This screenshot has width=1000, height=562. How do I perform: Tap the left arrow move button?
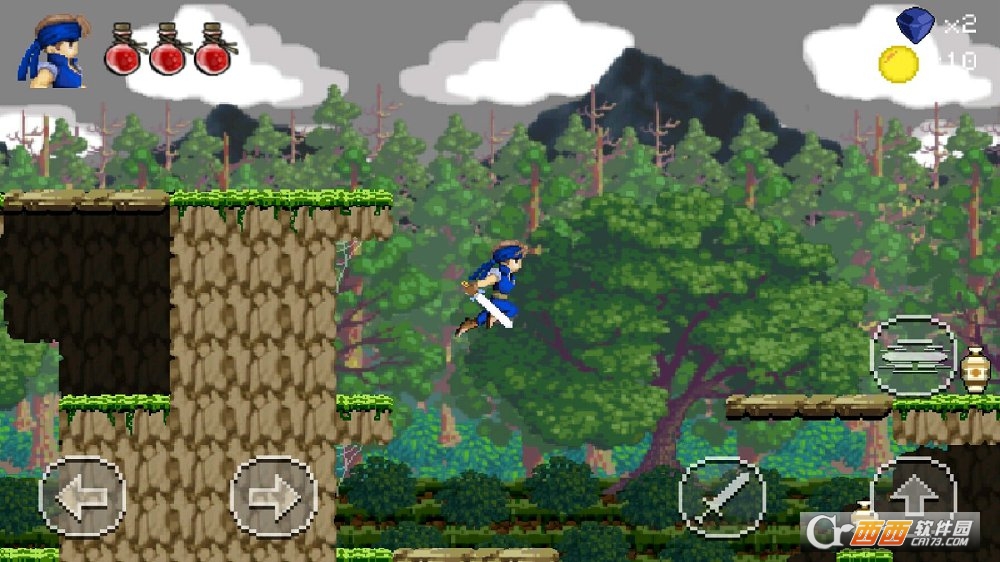click(82, 497)
